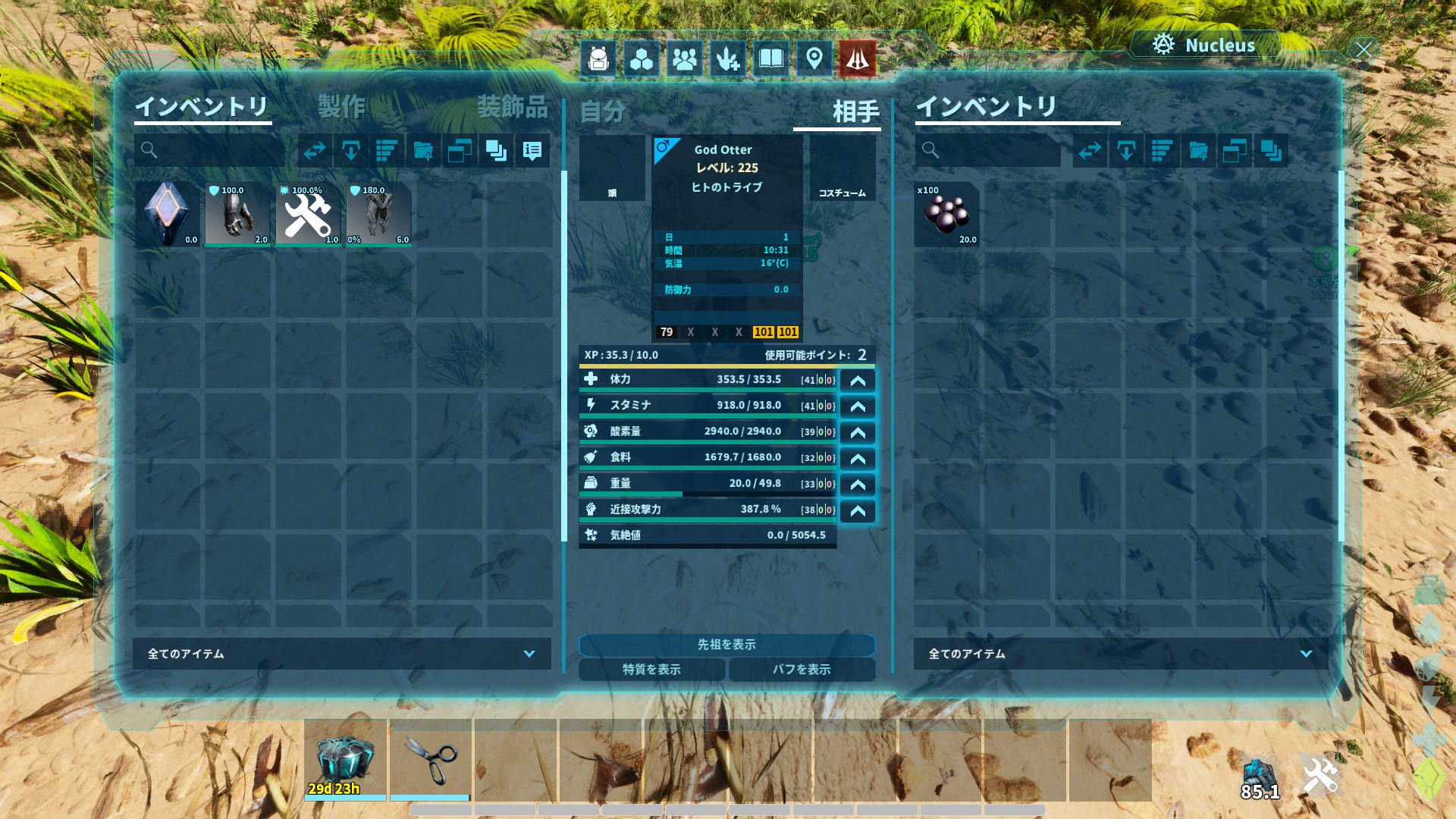Pick the crossed tools item slot
The height and width of the screenshot is (819, 1456).
pos(308,215)
